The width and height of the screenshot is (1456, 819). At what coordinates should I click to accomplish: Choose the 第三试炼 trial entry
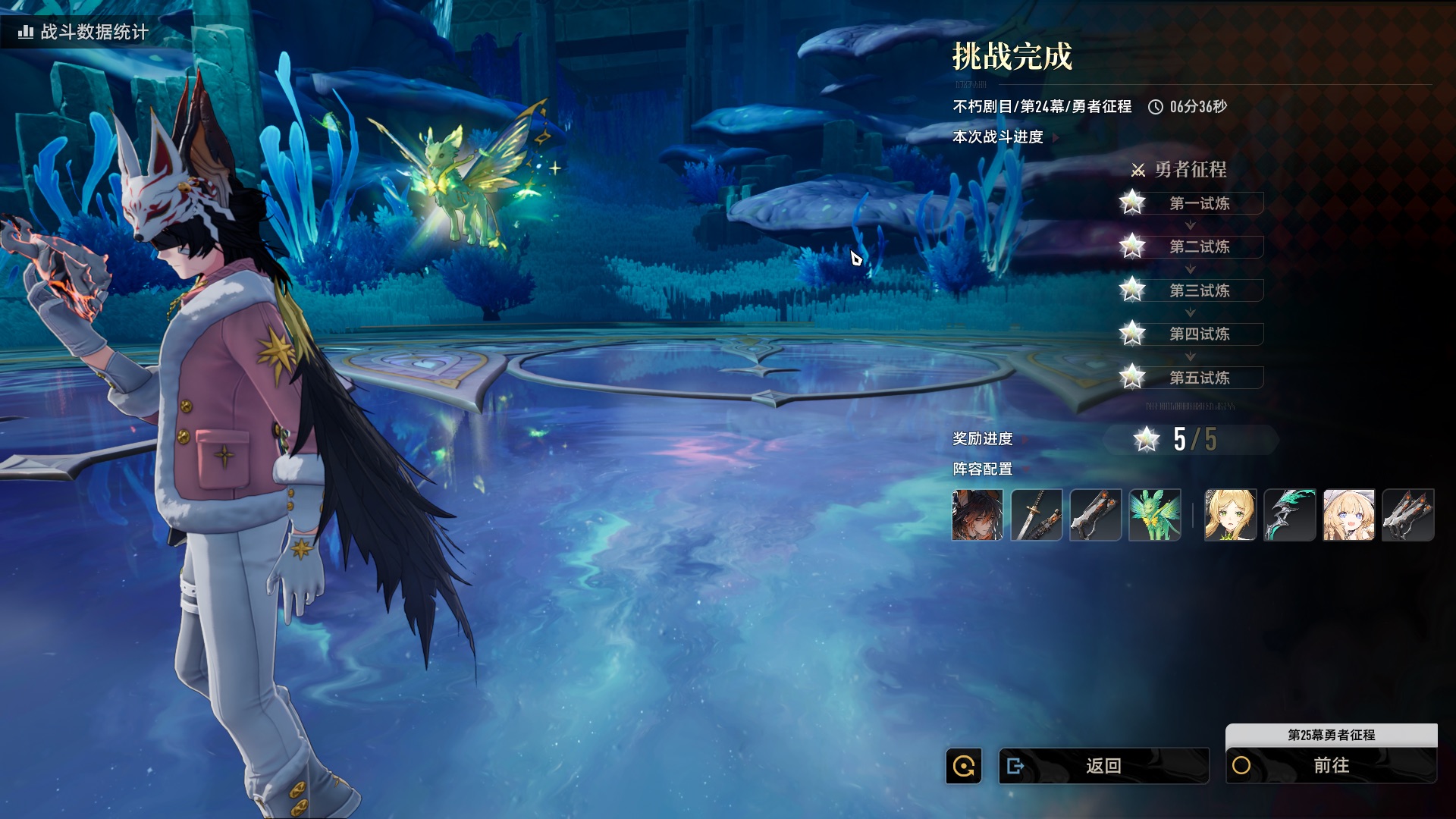point(1198,290)
